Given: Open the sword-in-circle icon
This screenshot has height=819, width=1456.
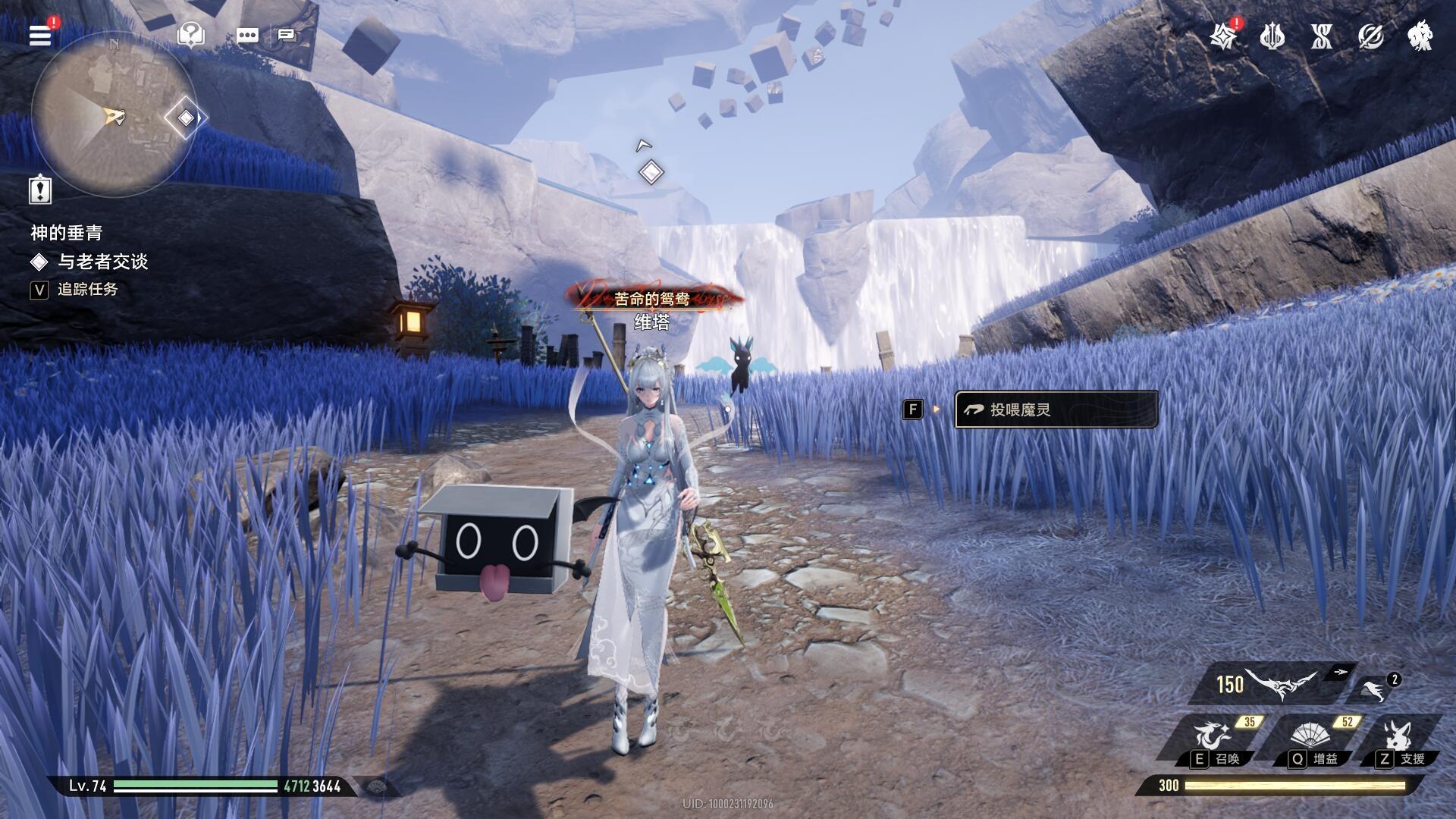Looking at the screenshot, I should (1370, 36).
